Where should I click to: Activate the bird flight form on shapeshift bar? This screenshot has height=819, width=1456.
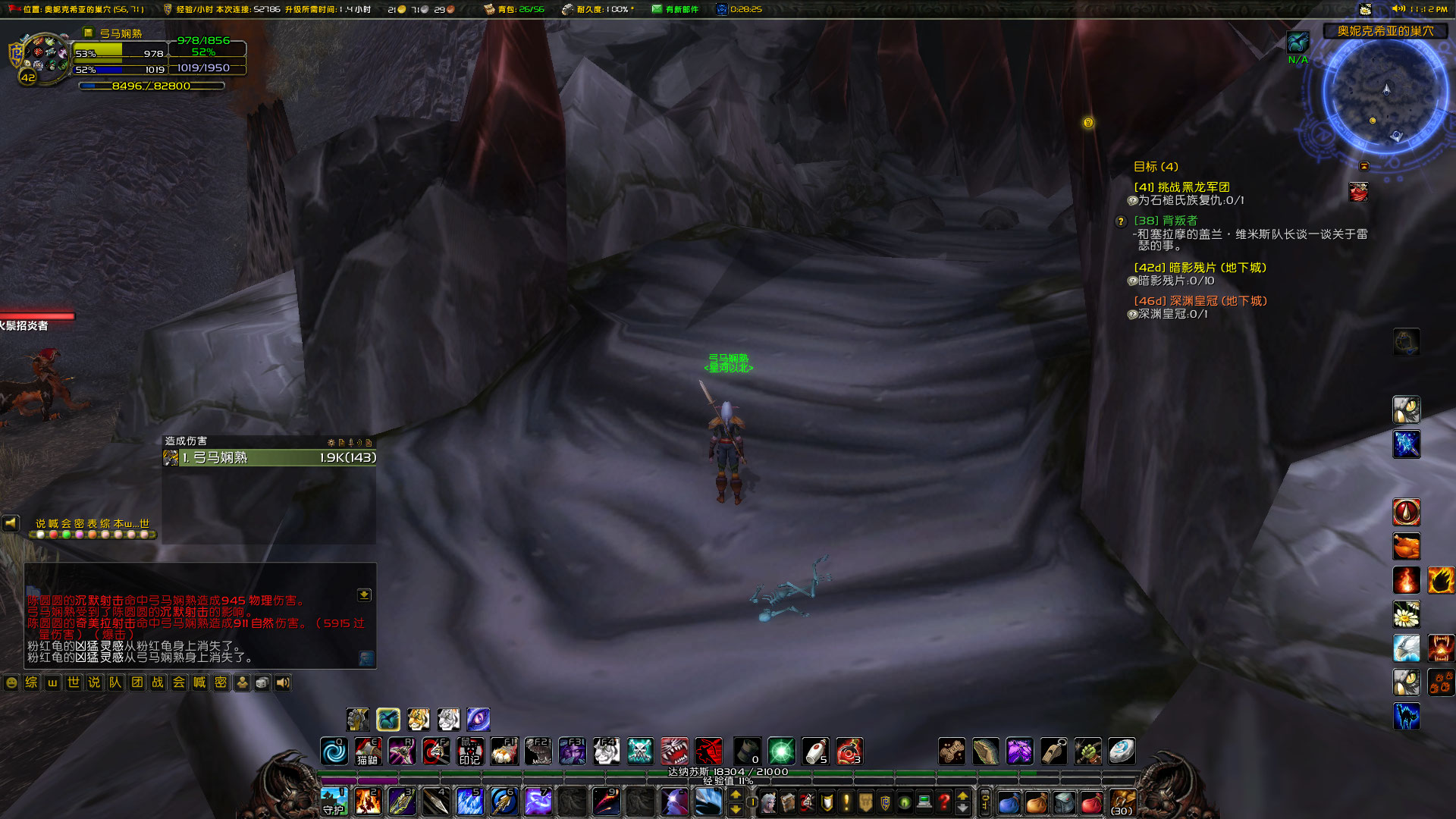tap(388, 719)
